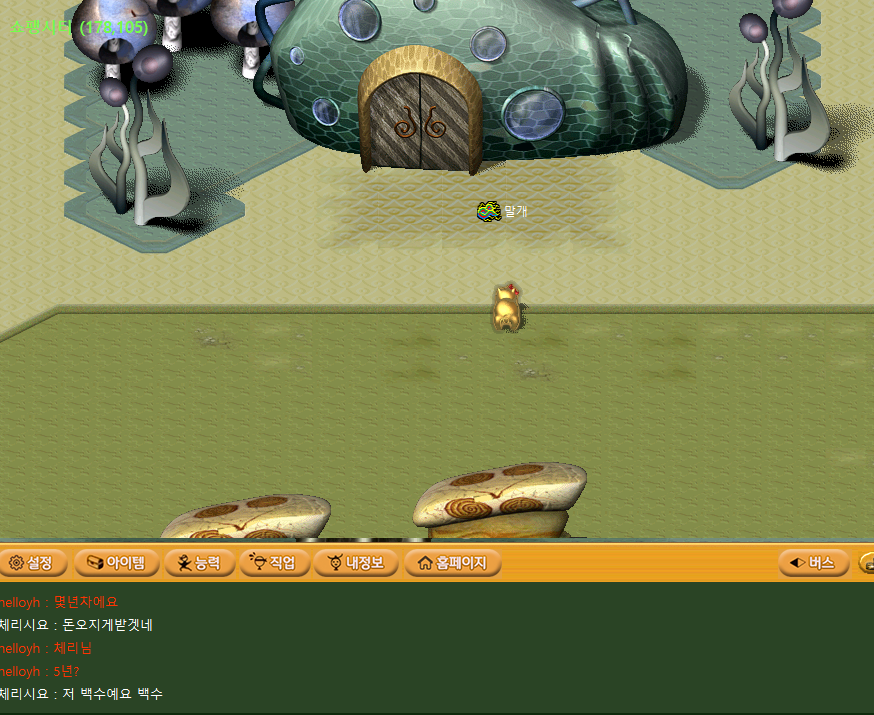Show the 능력 abilities panel
874x715 pixels.
[x=199, y=563]
